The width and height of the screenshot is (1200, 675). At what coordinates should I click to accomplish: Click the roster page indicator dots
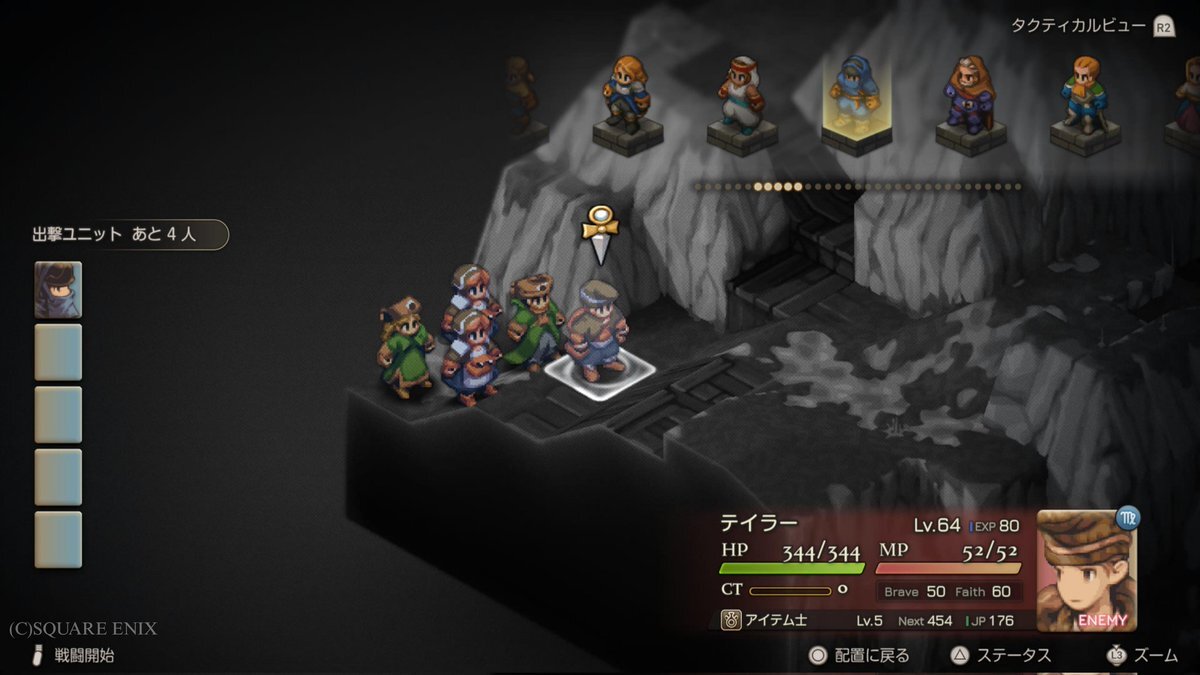click(x=858, y=186)
